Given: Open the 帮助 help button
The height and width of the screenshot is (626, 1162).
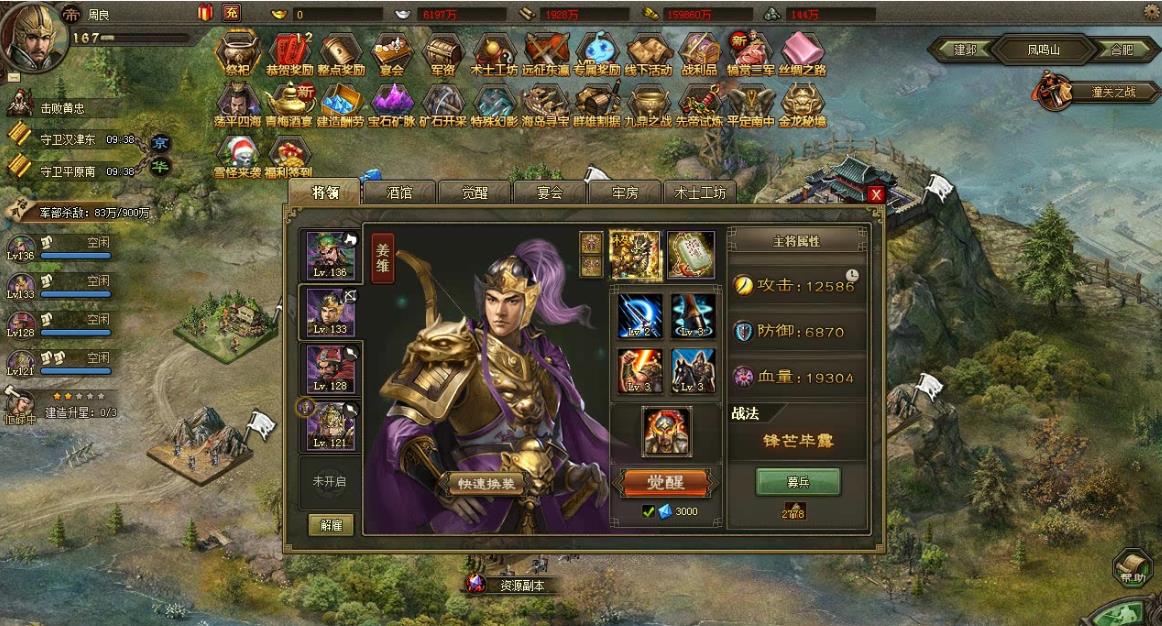Looking at the screenshot, I should [x=1131, y=566].
